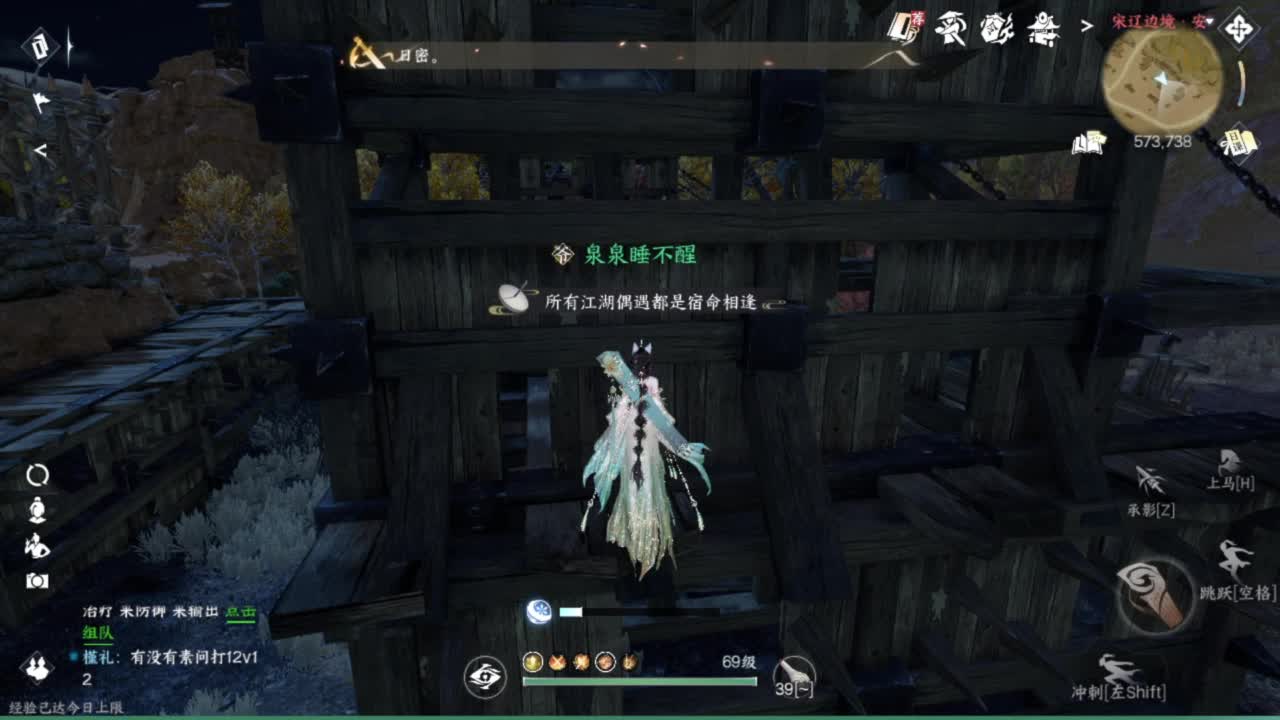Click the chevron beside the top icon row
This screenshot has width=1280, height=720.
[1086, 26]
